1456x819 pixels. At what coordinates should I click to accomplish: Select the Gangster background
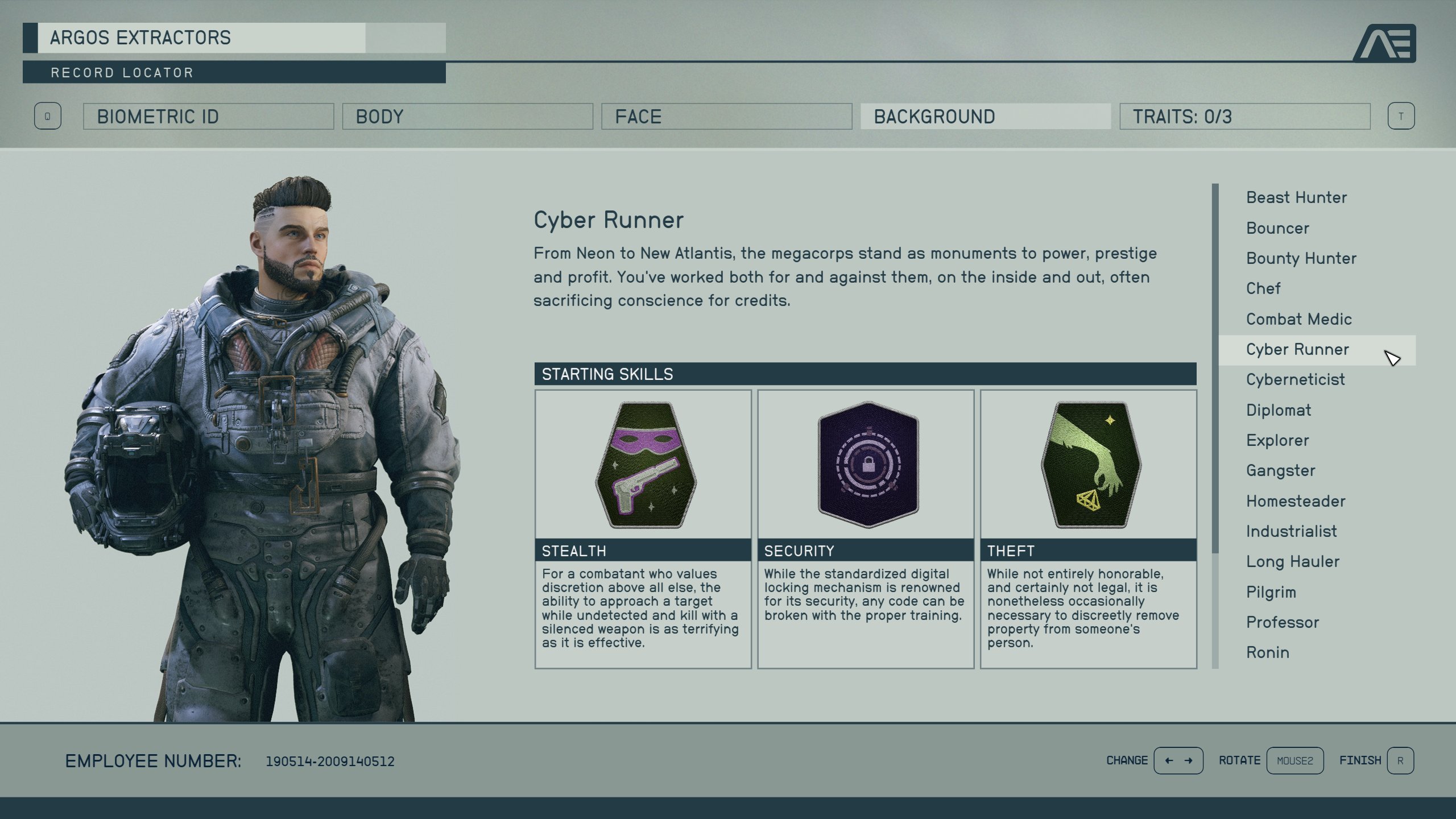[x=1281, y=470]
